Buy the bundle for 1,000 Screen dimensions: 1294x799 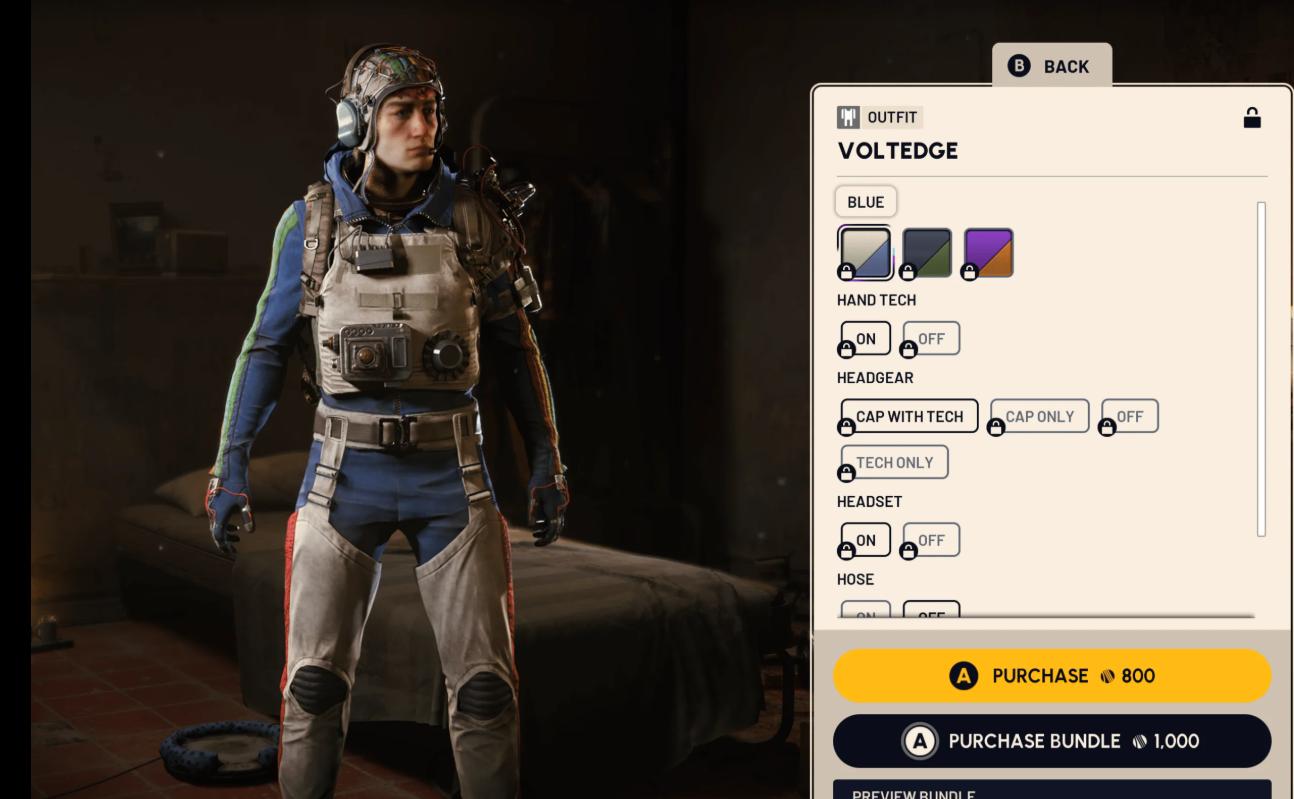[x=1052, y=741]
